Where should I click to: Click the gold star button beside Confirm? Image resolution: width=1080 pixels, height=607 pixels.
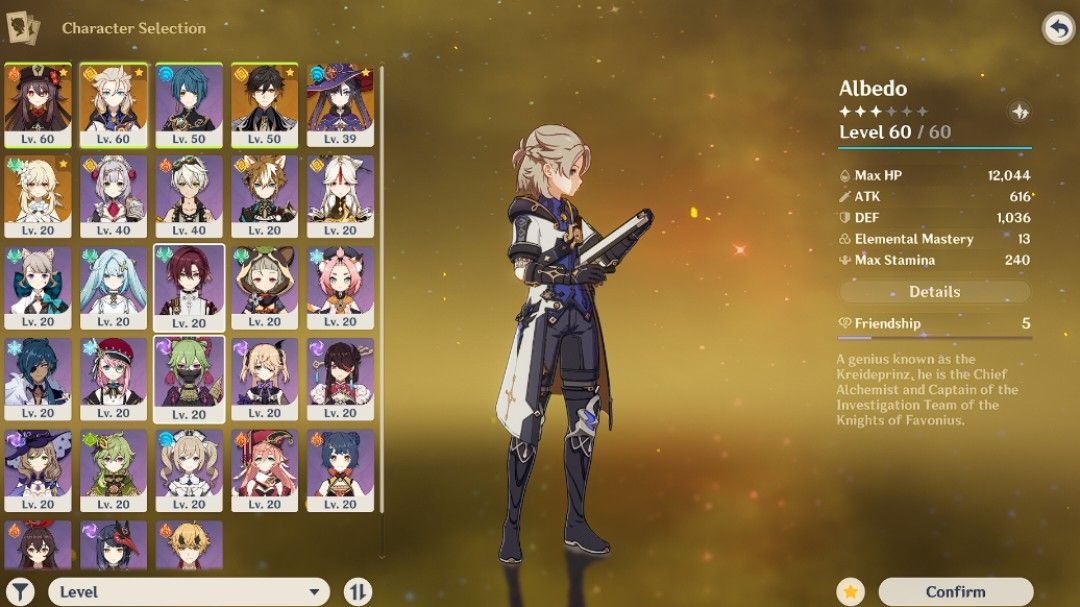point(852,591)
